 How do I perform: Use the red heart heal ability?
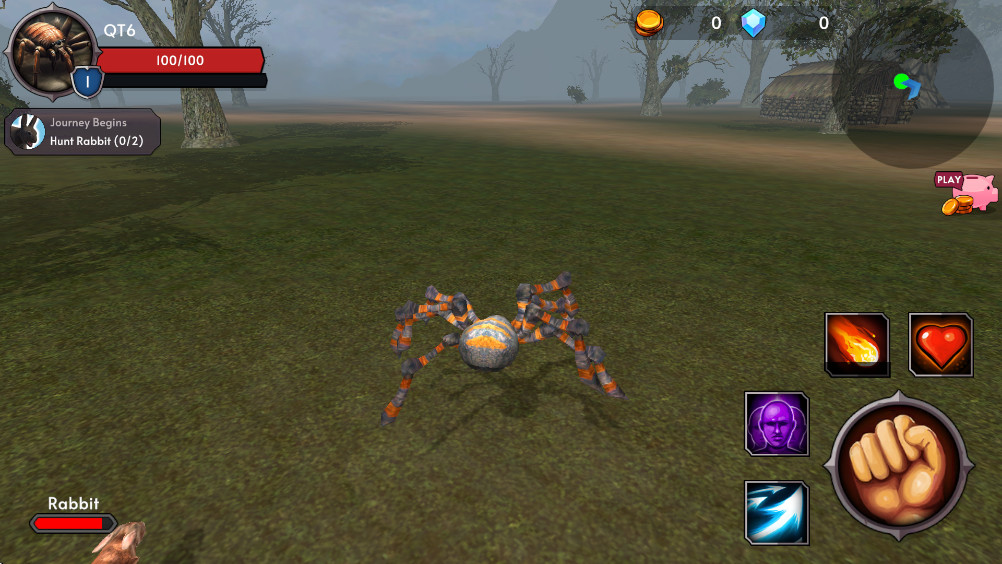pos(941,345)
